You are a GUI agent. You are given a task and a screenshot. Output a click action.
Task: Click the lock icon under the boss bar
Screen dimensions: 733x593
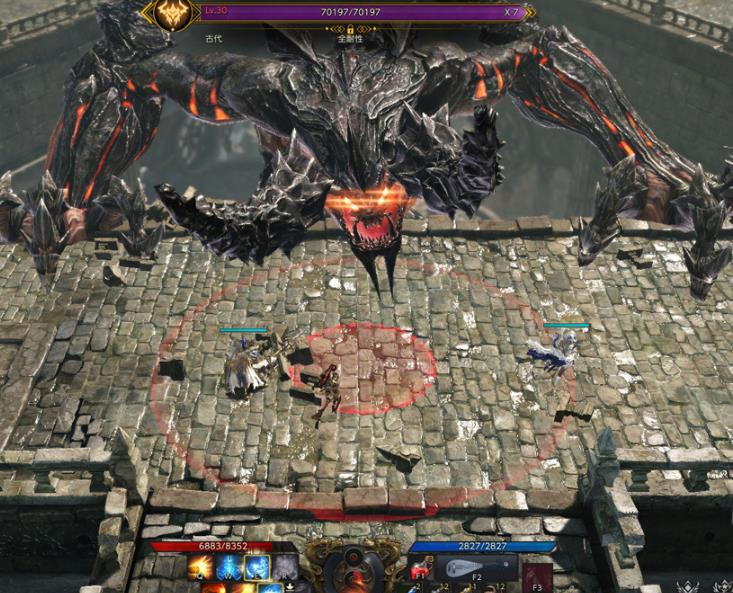pos(350,31)
